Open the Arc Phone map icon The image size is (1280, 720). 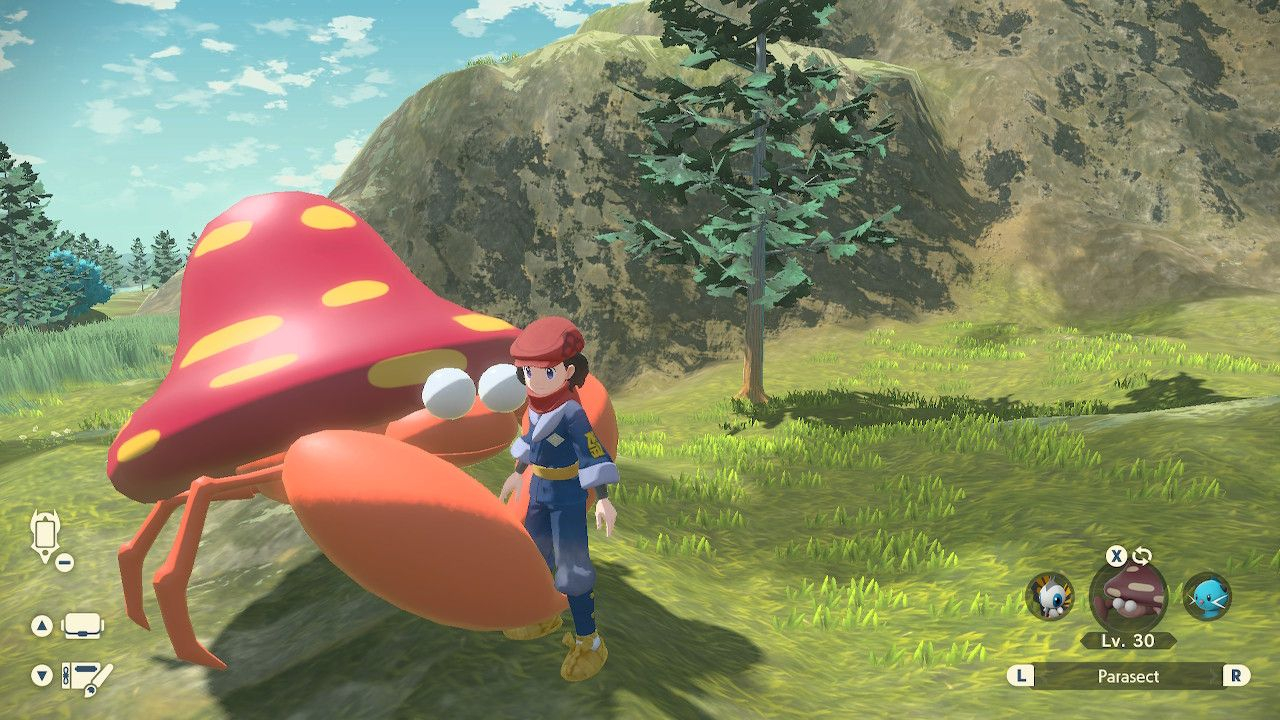coord(46,536)
